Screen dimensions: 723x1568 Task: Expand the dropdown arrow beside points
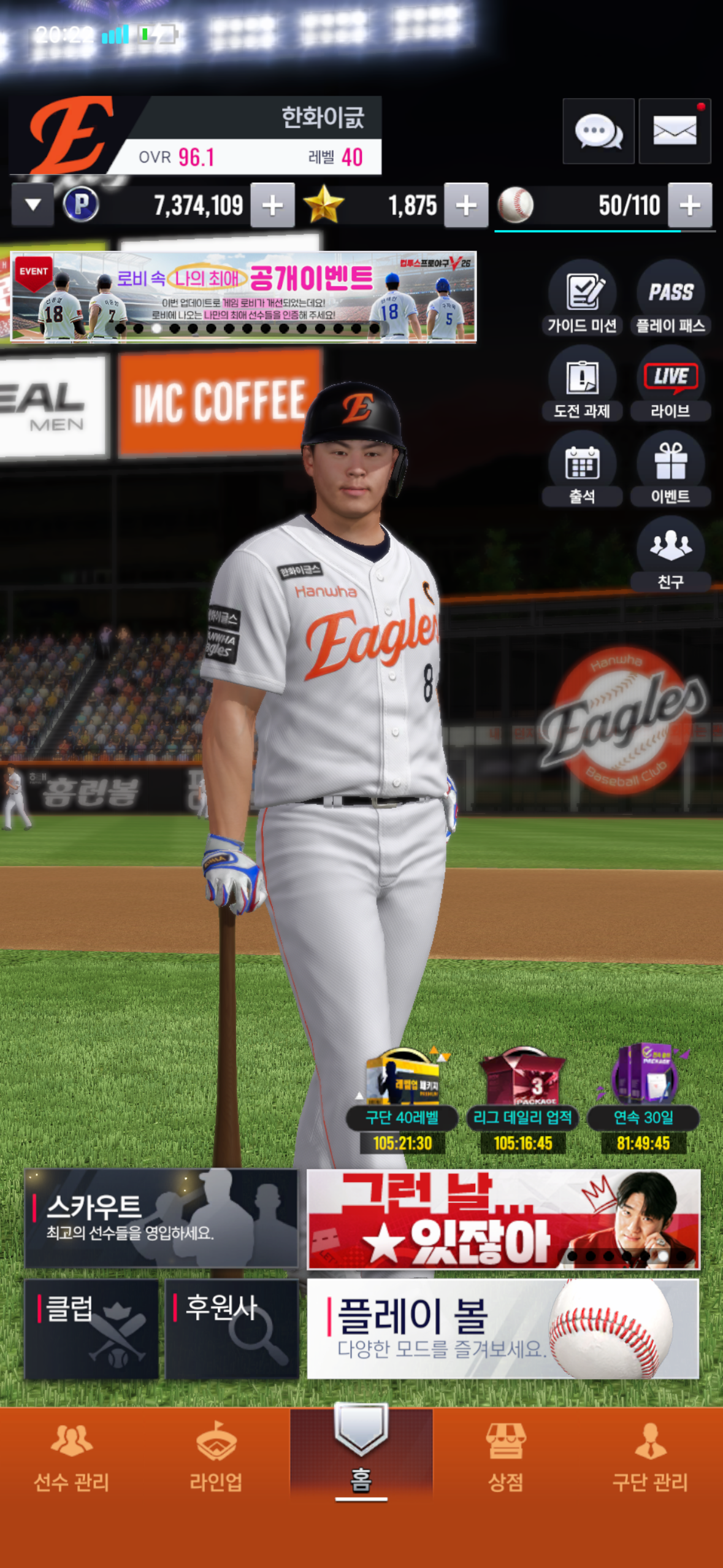click(33, 205)
